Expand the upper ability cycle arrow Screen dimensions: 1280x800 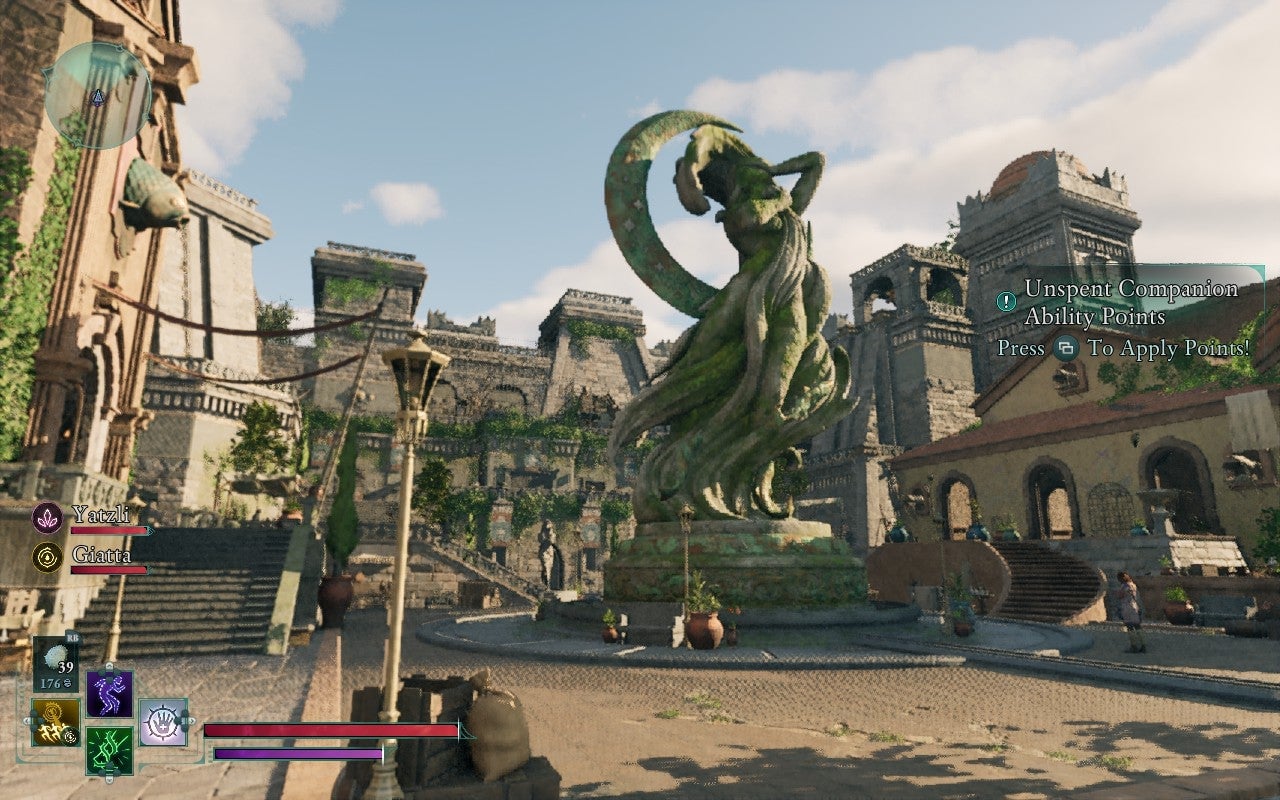pyautogui.click(x=109, y=667)
